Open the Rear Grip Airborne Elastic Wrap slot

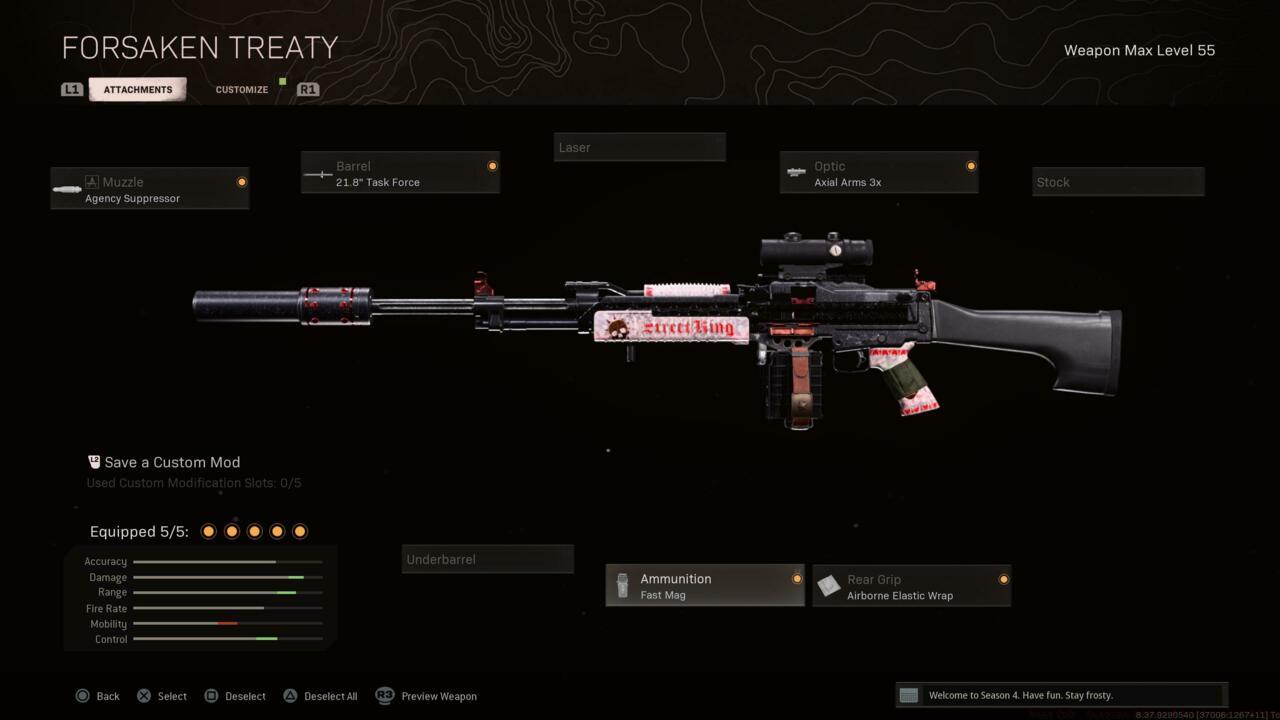click(912, 586)
